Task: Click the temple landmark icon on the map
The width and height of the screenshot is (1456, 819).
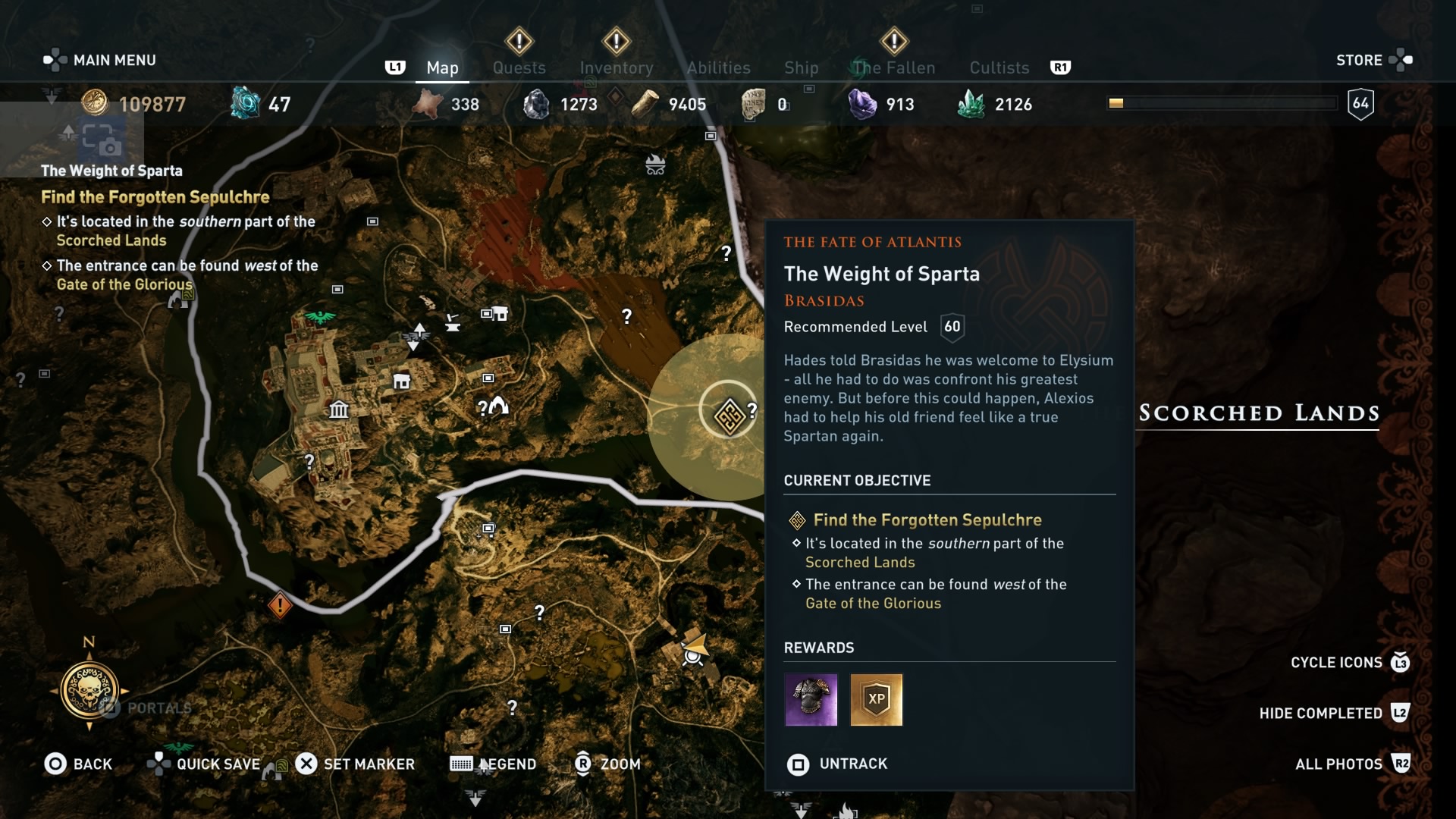Action: pos(339,408)
